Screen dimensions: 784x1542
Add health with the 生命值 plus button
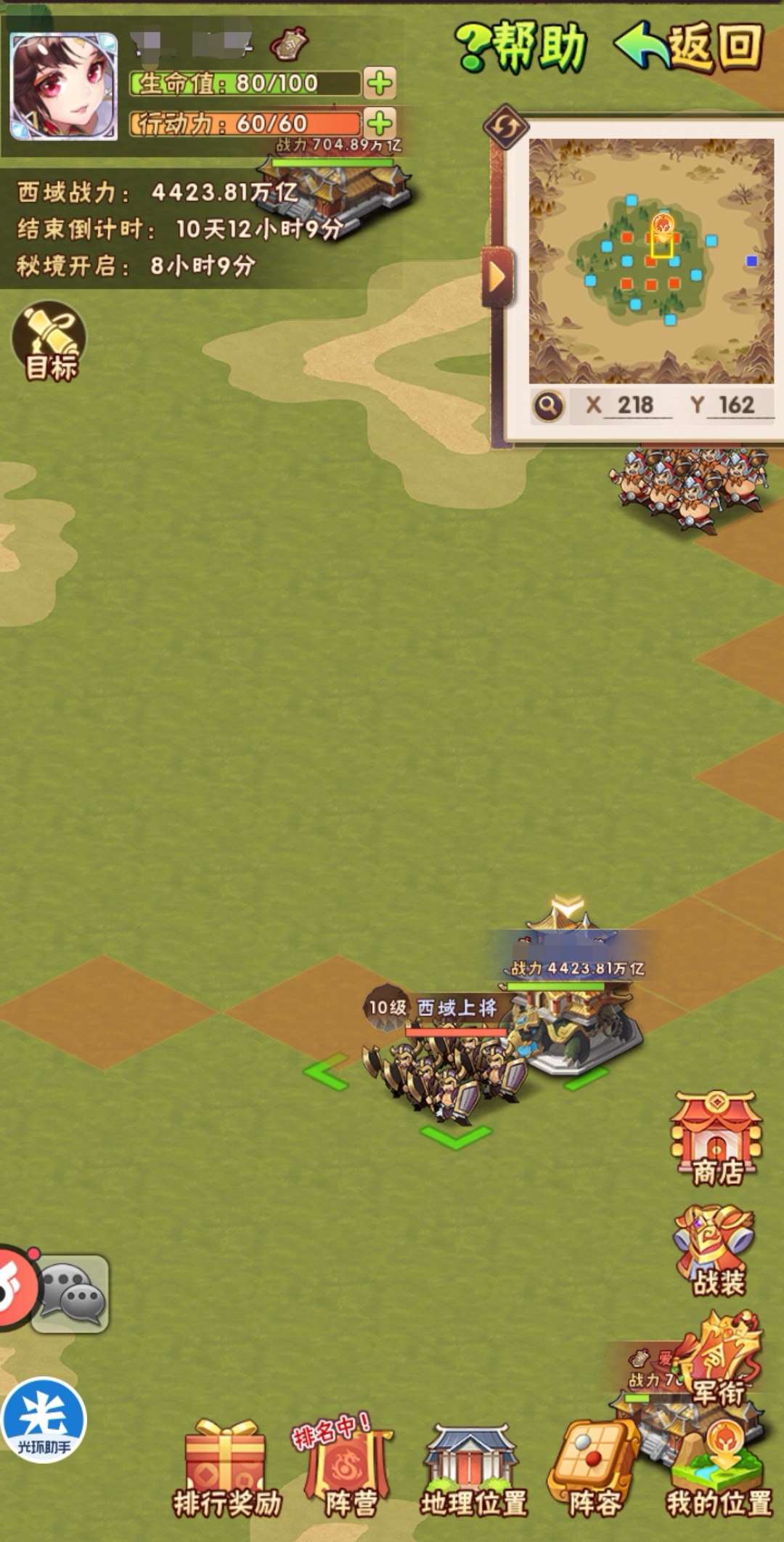click(x=379, y=83)
